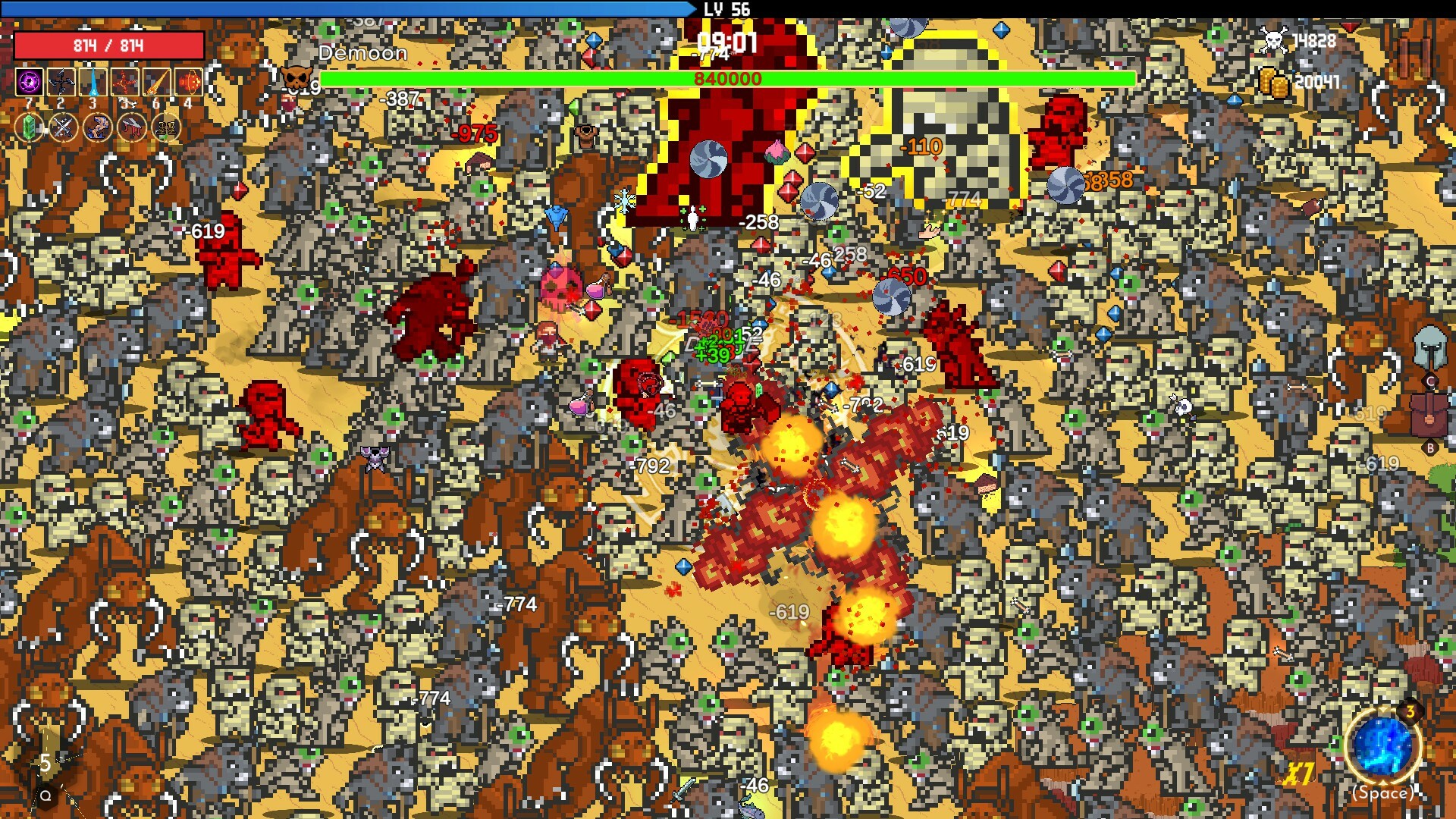1456x819 pixels.
Task: Select the red whip weapon icon
Action: coord(124,81)
